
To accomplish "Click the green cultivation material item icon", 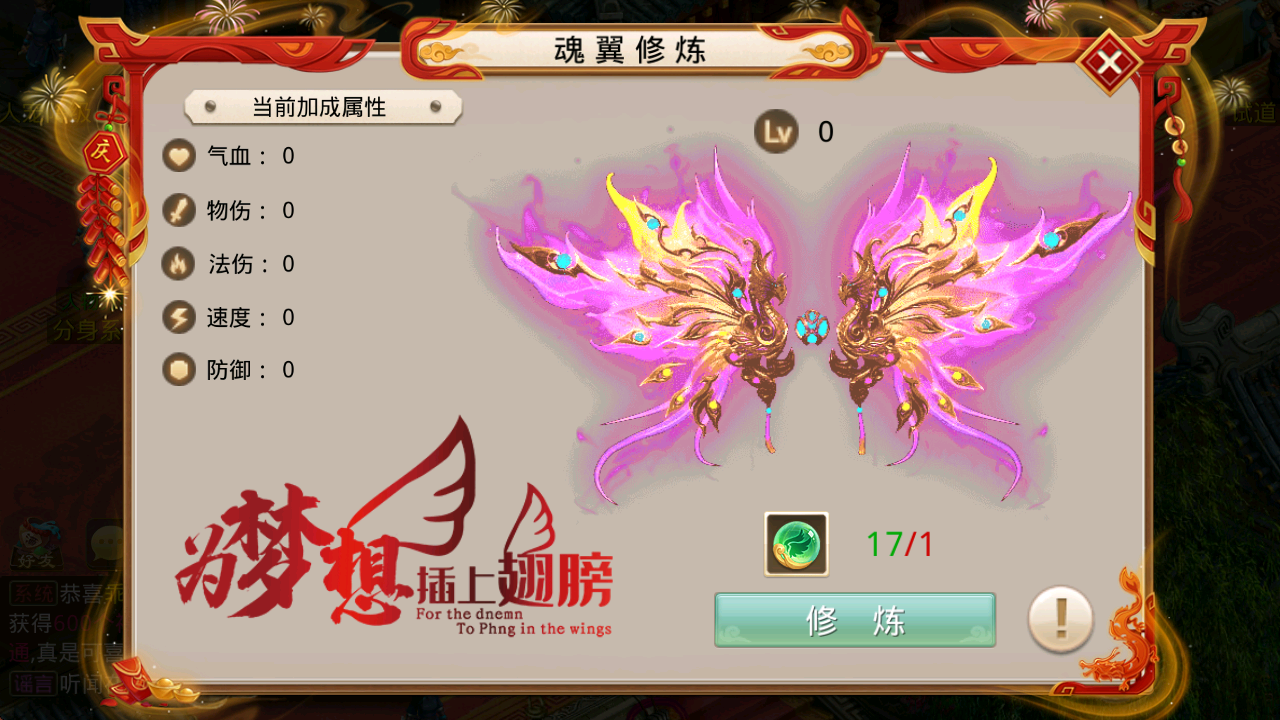I will tap(795, 545).
